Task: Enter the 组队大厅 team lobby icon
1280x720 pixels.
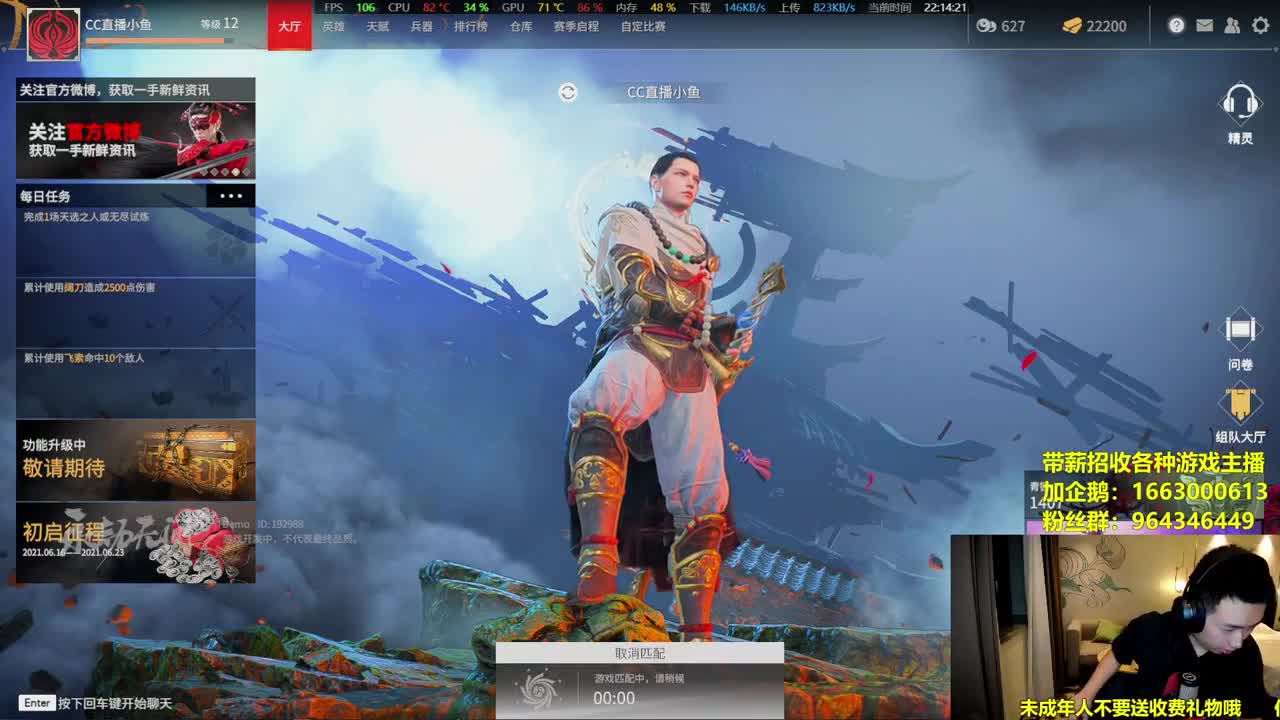Action: coord(1240,405)
